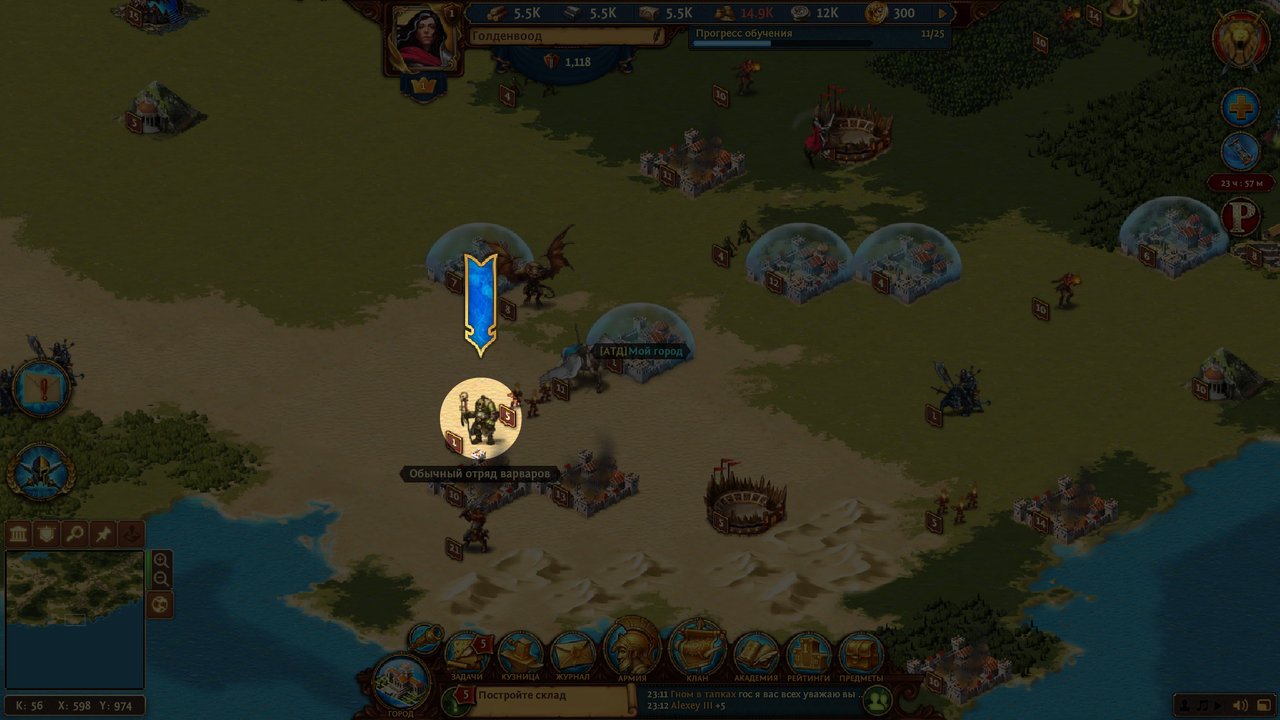This screenshot has width=1280, height=720.
Task: Open the Журнал envelope icon
Action: pos(573,655)
